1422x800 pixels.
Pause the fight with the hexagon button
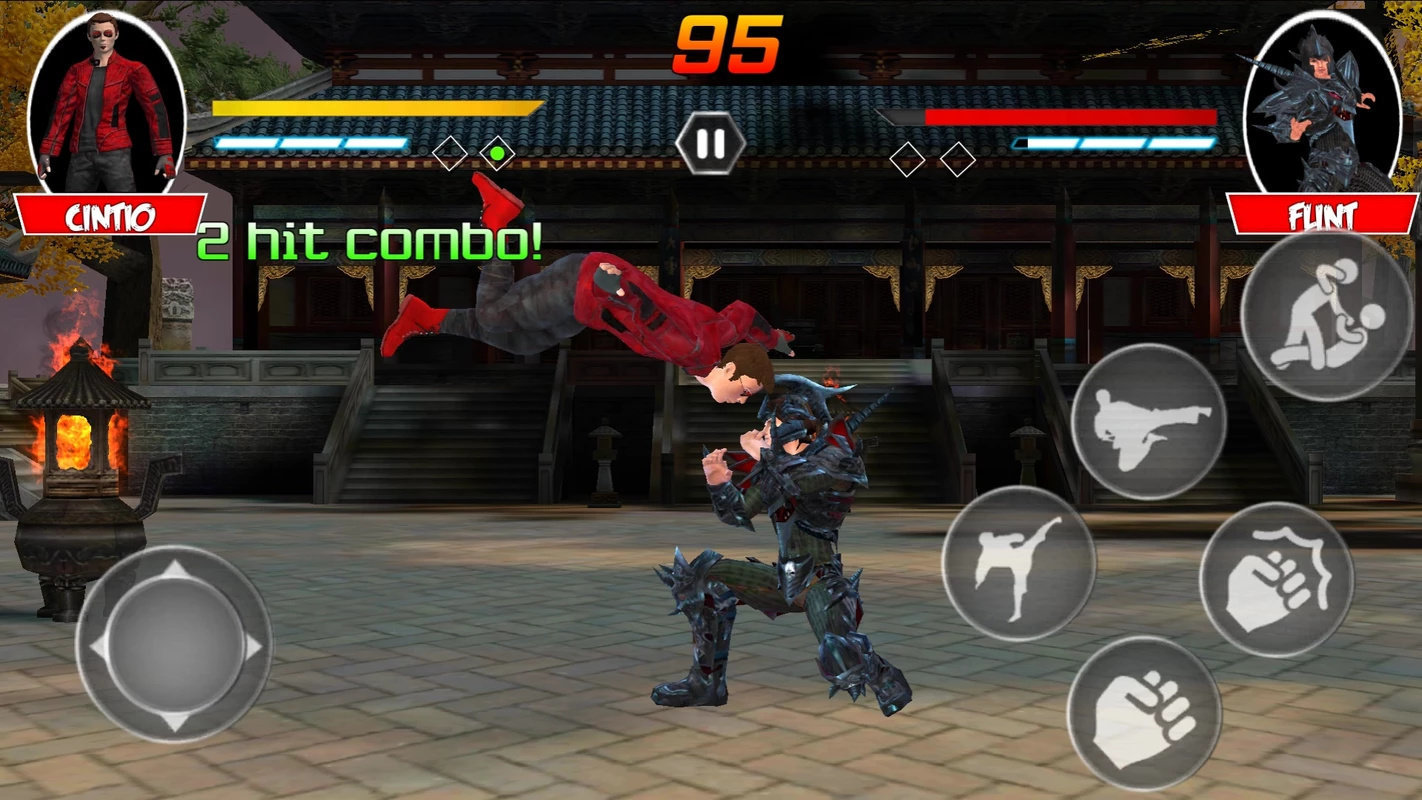tap(710, 143)
